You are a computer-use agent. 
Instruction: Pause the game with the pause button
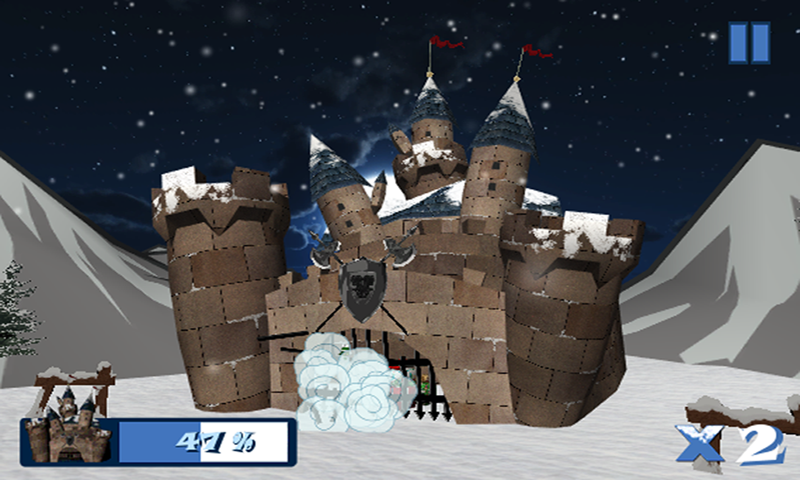pyautogui.click(x=749, y=43)
